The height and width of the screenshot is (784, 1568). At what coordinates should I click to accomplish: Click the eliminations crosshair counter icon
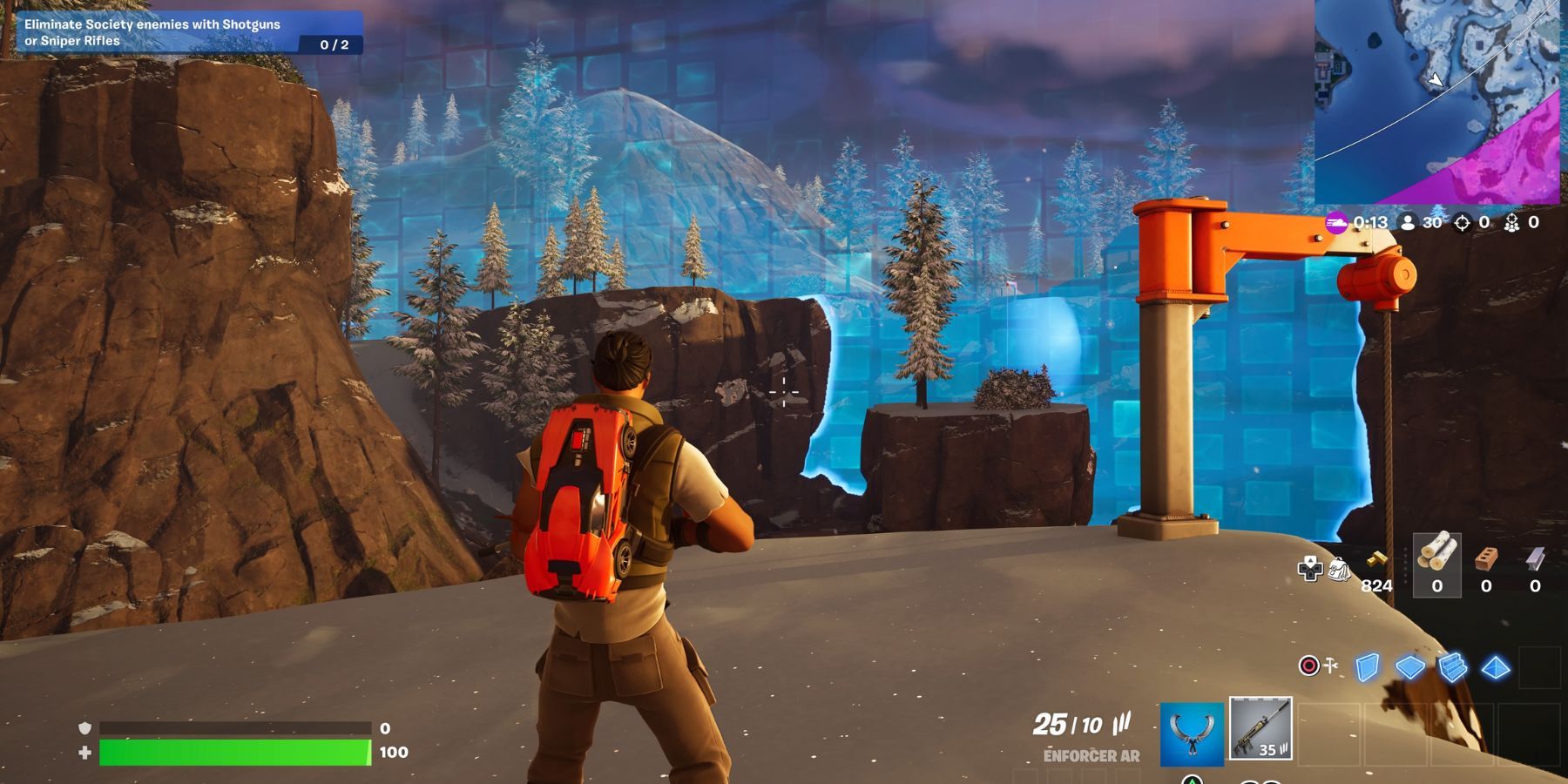(1461, 224)
